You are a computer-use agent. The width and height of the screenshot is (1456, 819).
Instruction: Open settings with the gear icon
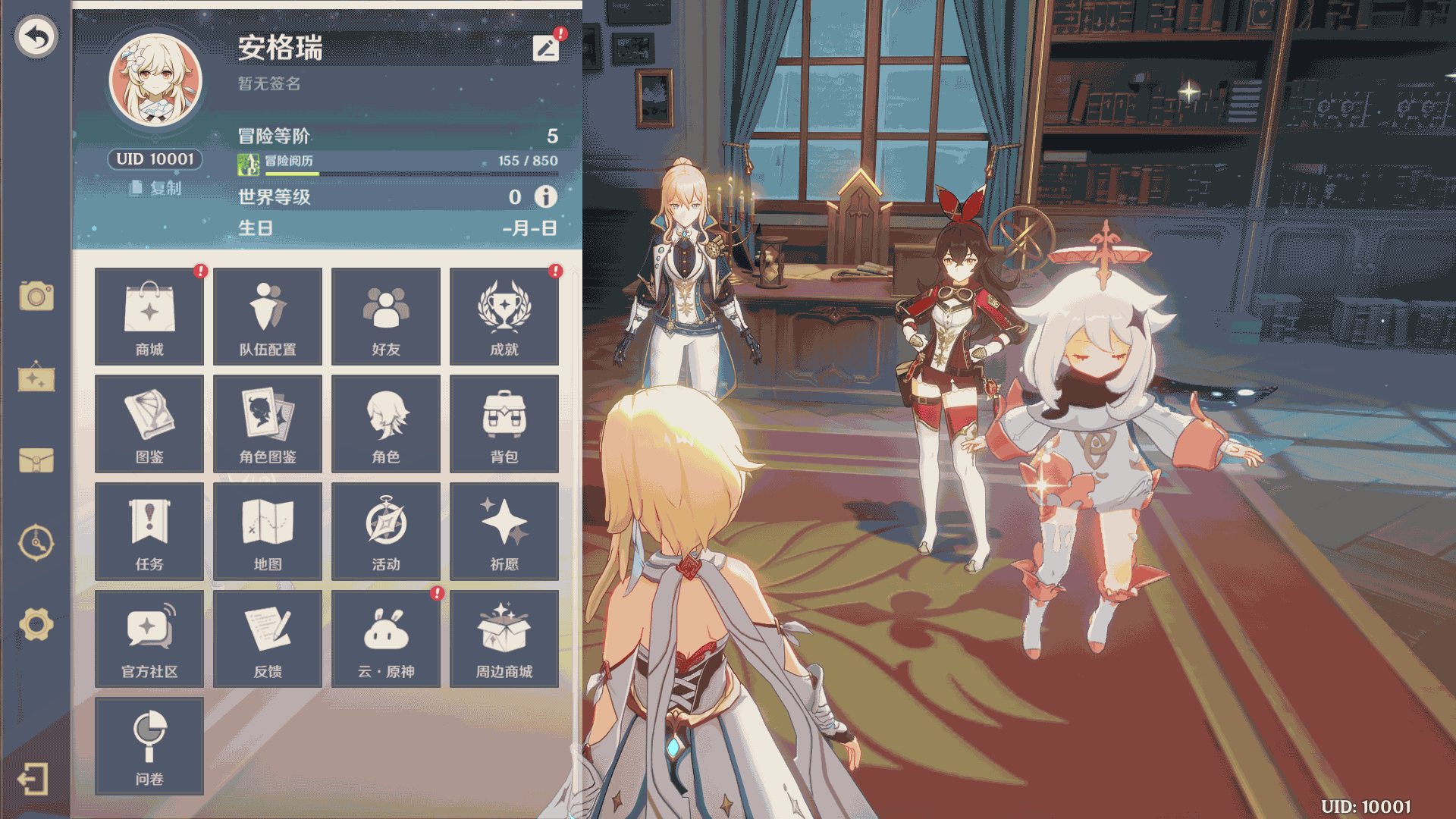tap(36, 624)
